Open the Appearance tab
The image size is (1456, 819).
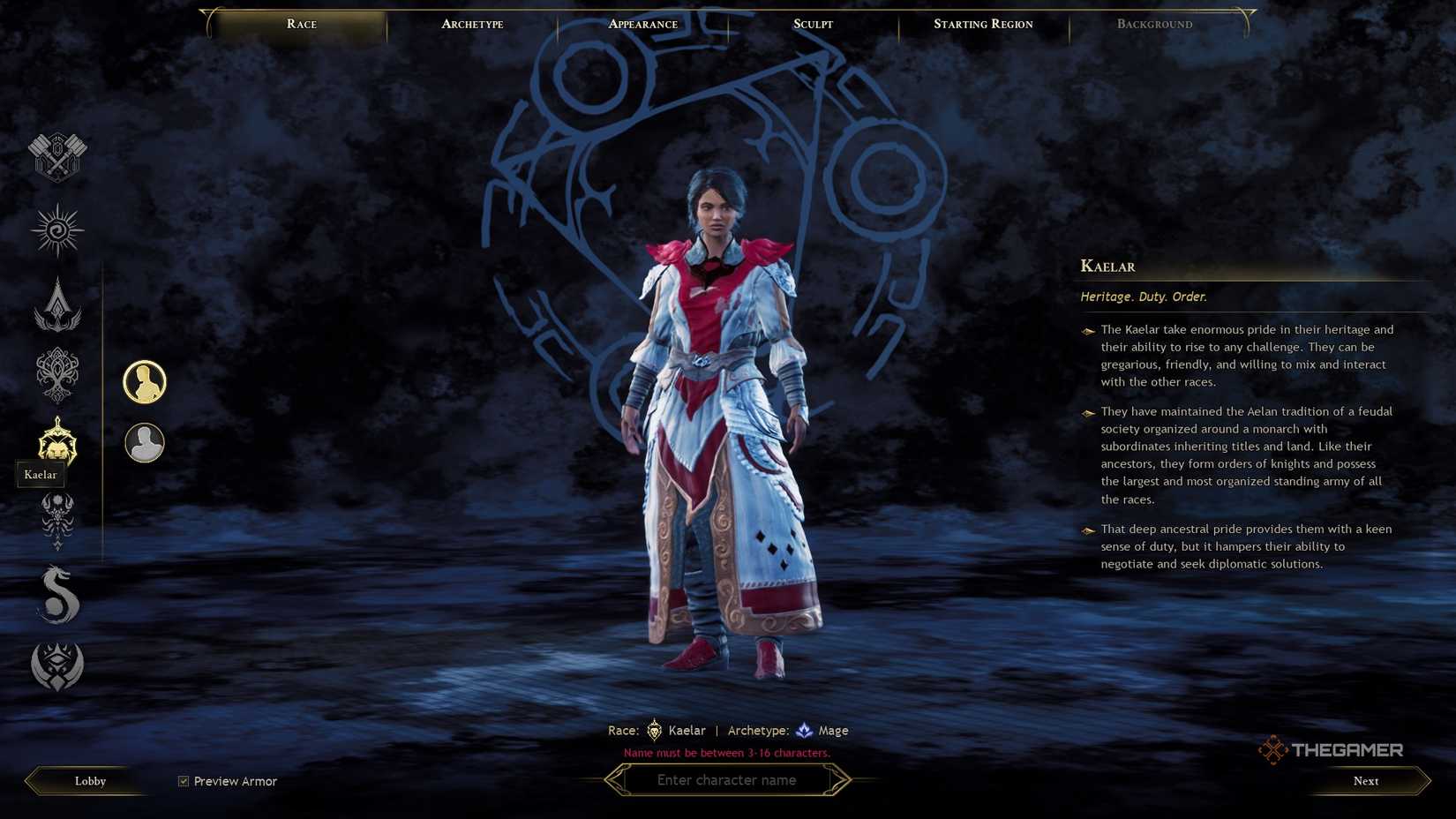pos(642,24)
